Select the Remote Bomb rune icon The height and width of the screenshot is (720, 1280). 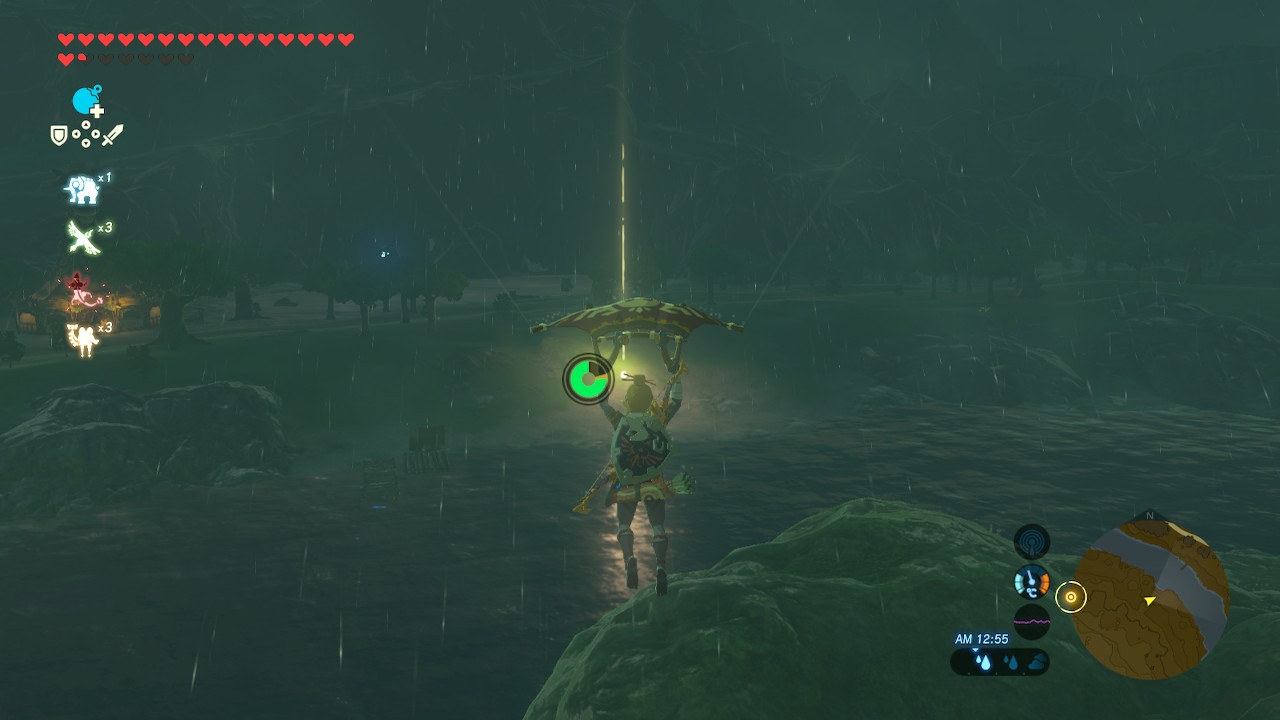[88, 101]
